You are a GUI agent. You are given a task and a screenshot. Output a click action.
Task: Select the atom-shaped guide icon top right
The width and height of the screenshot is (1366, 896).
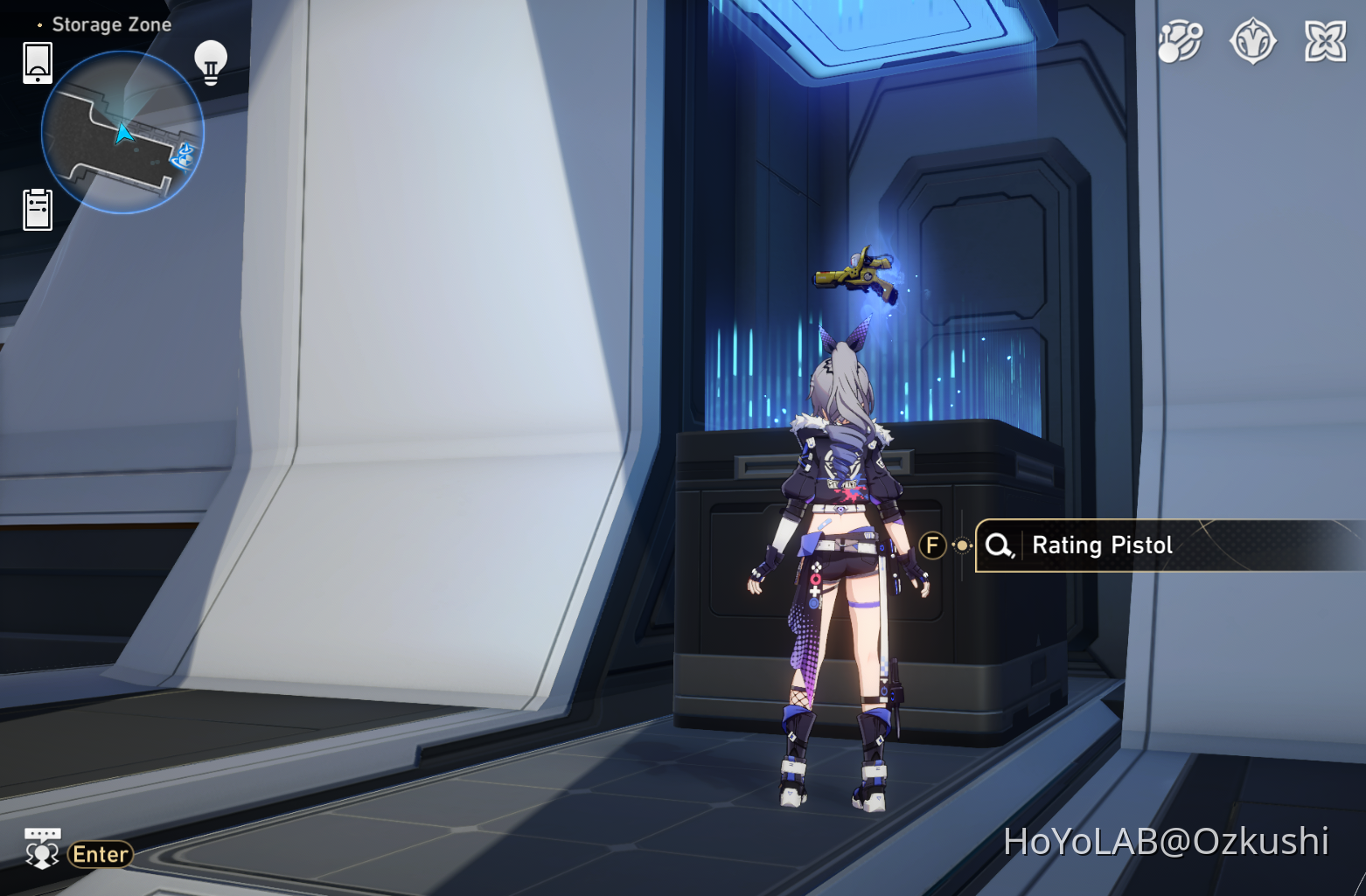1181,40
